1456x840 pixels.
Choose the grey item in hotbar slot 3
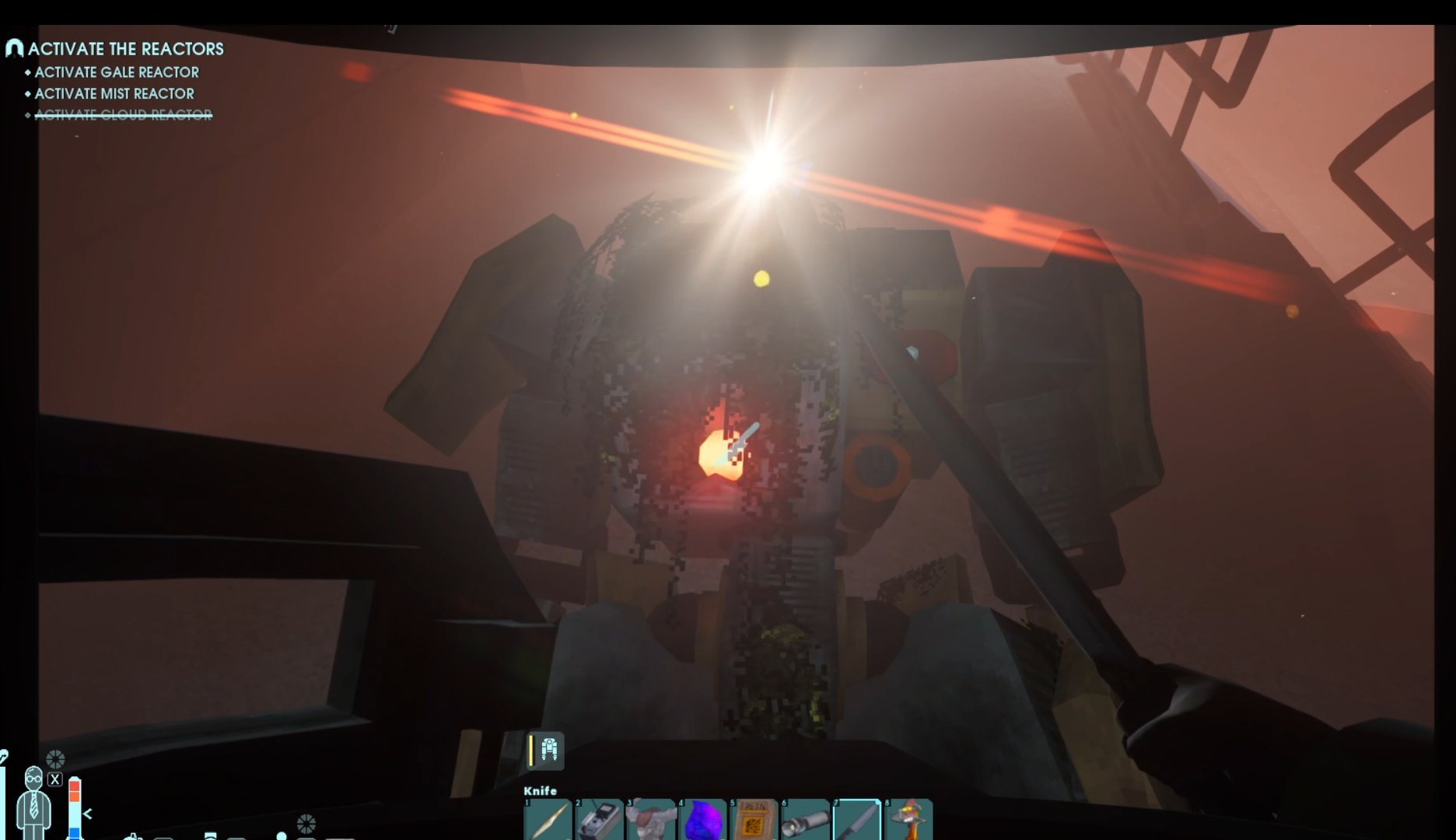click(x=651, y=821)
